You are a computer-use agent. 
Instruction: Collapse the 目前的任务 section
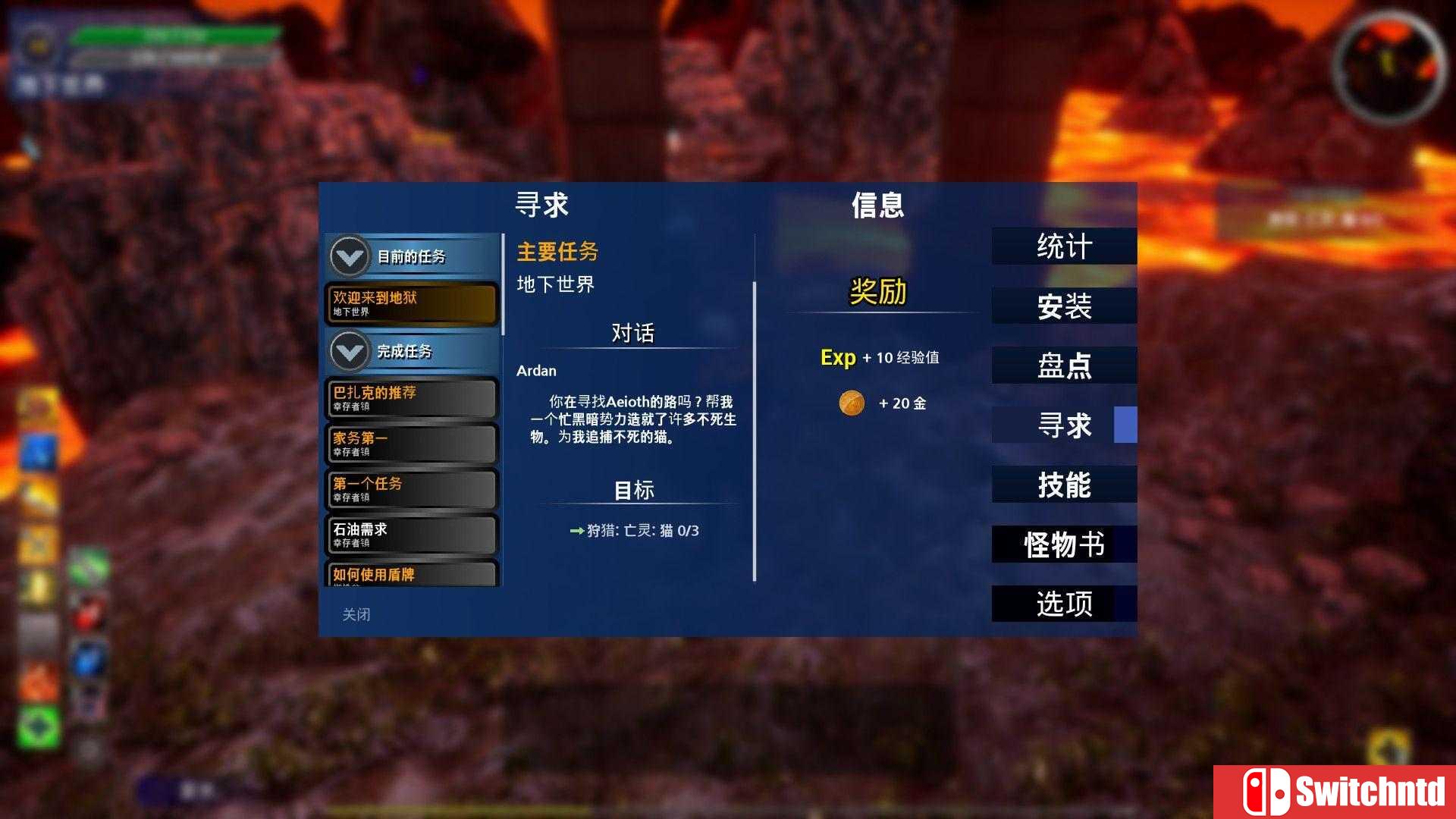coord(348,256)
